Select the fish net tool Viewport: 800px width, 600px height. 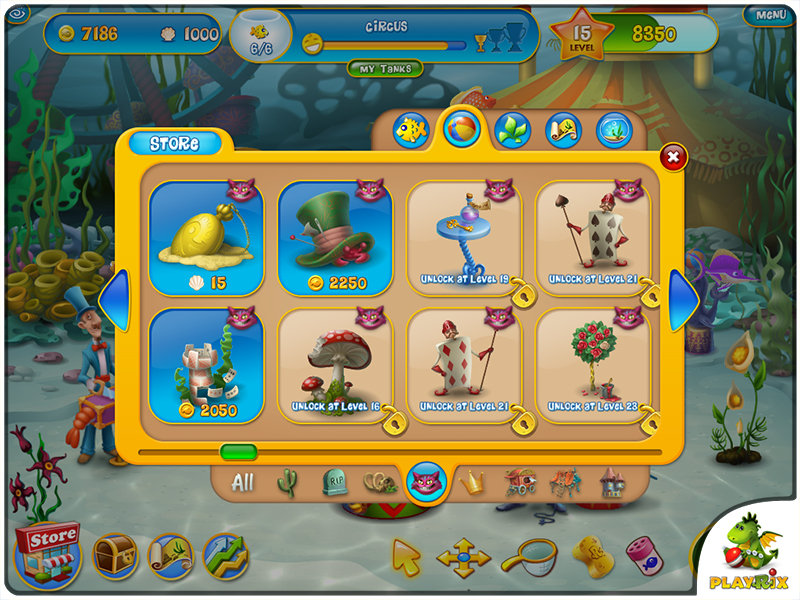coord(526,555)
